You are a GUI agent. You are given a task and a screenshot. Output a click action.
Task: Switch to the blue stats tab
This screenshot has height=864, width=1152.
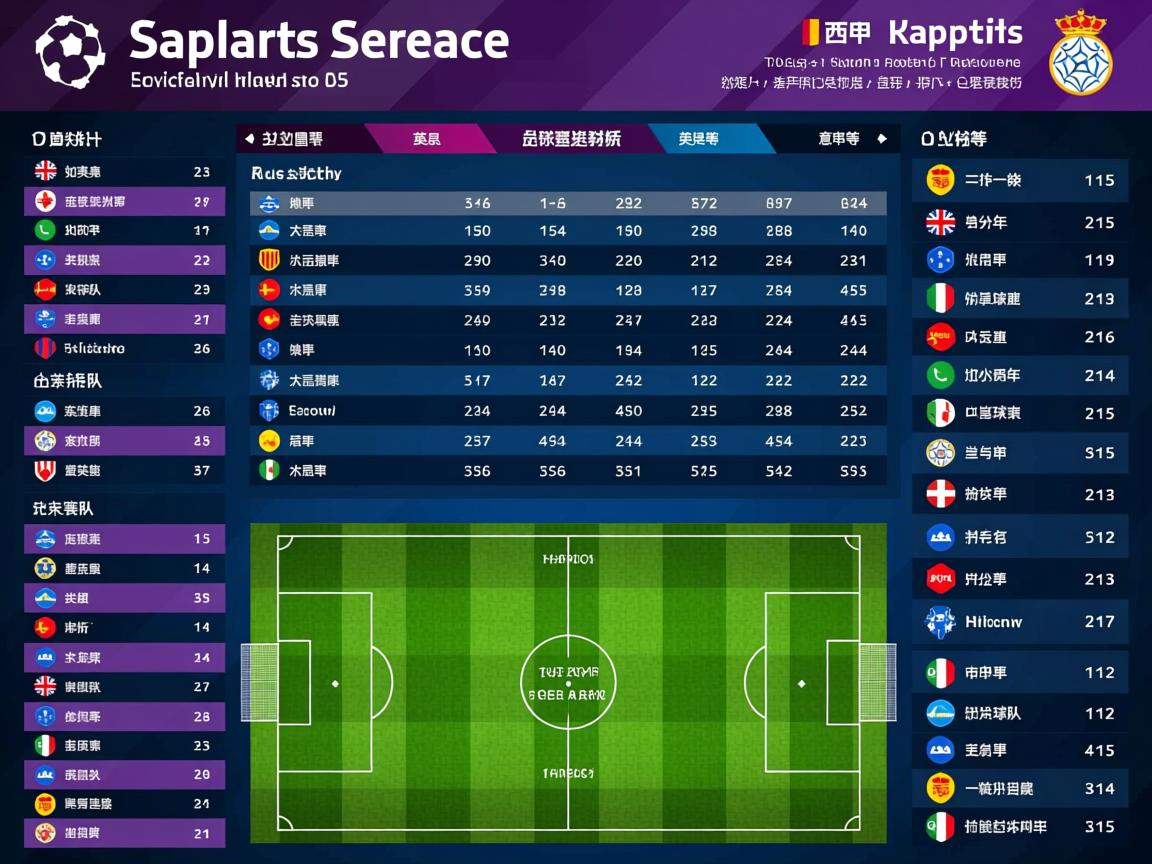click(700, 139)
